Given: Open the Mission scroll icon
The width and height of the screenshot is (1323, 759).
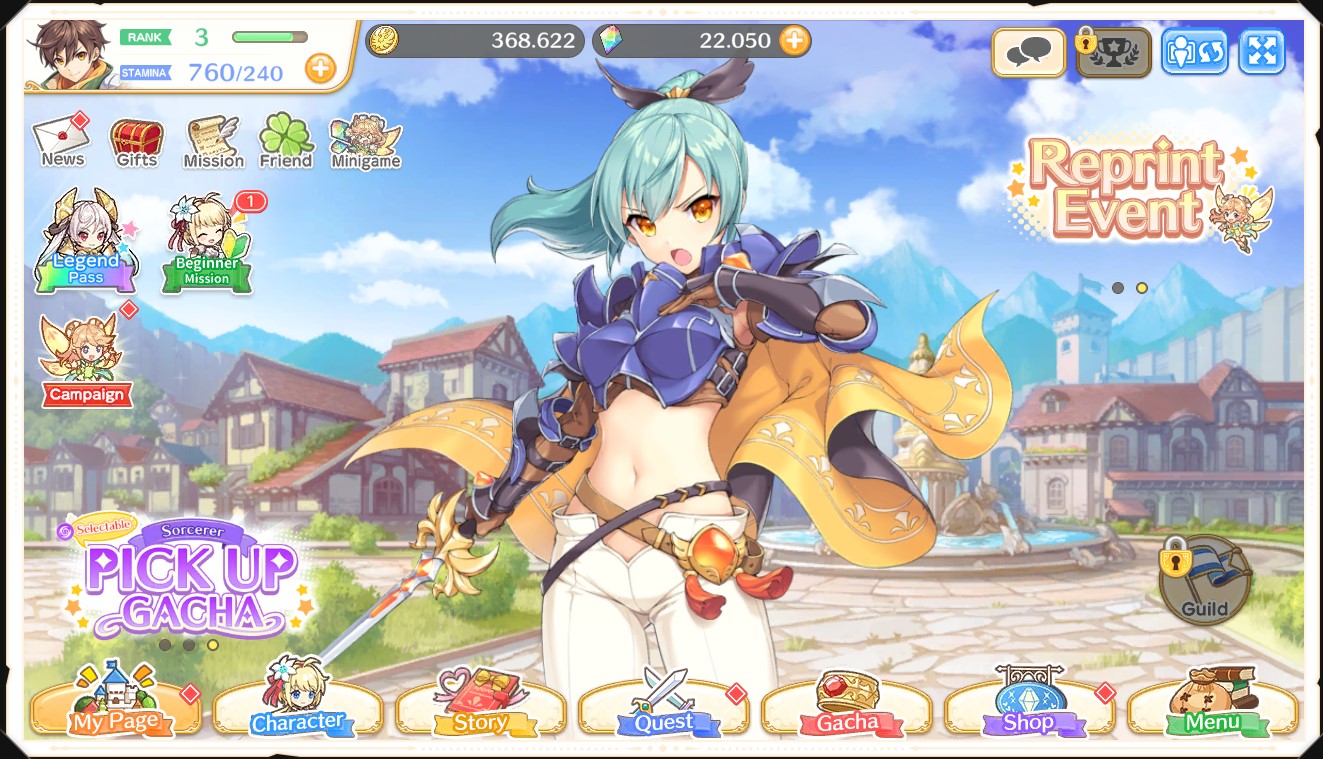Looking at the screenshot, I should point(213,142).
